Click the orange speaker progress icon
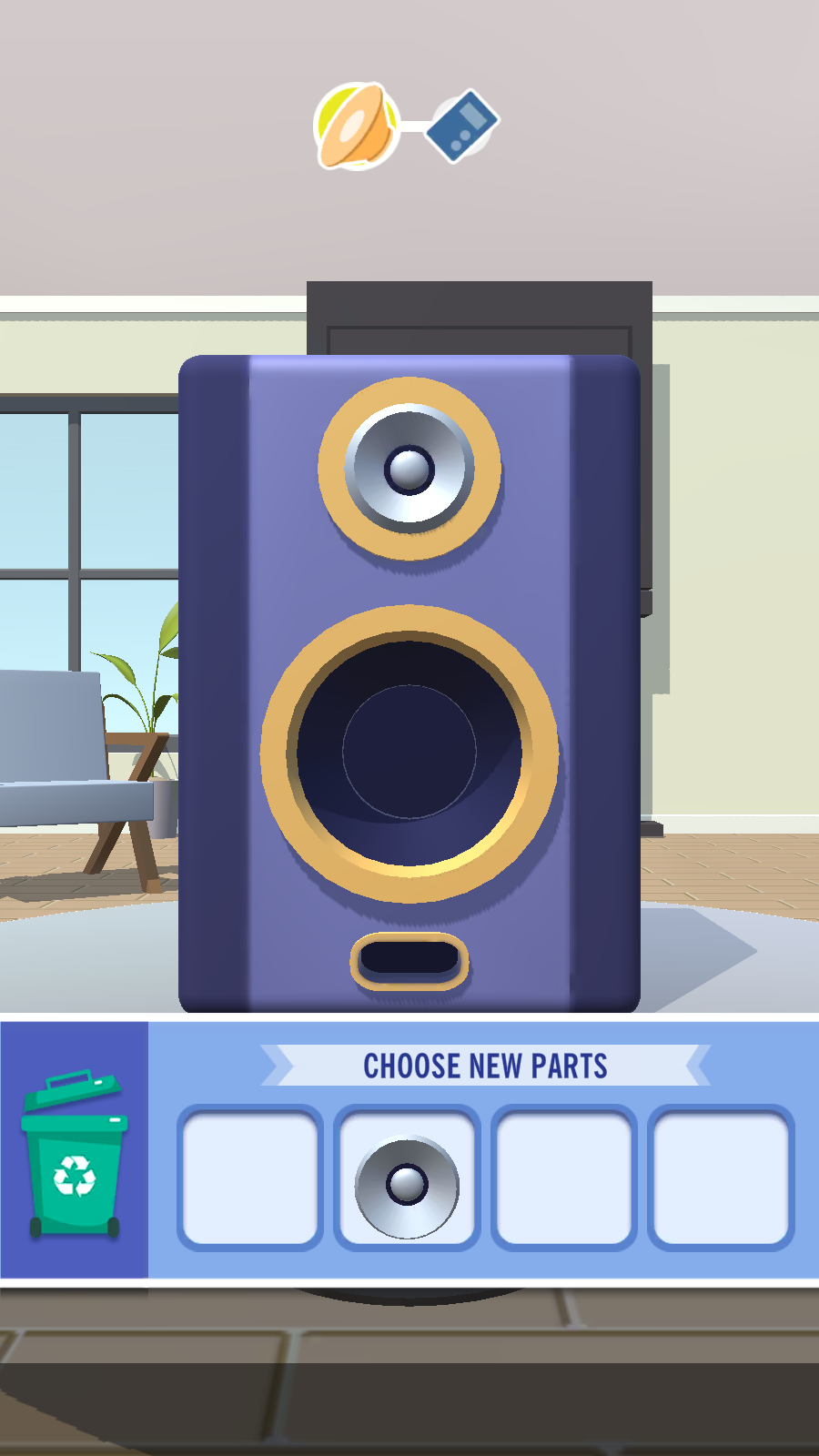The width and height of the screenshot is (819, 1456). tap(356, 126)
